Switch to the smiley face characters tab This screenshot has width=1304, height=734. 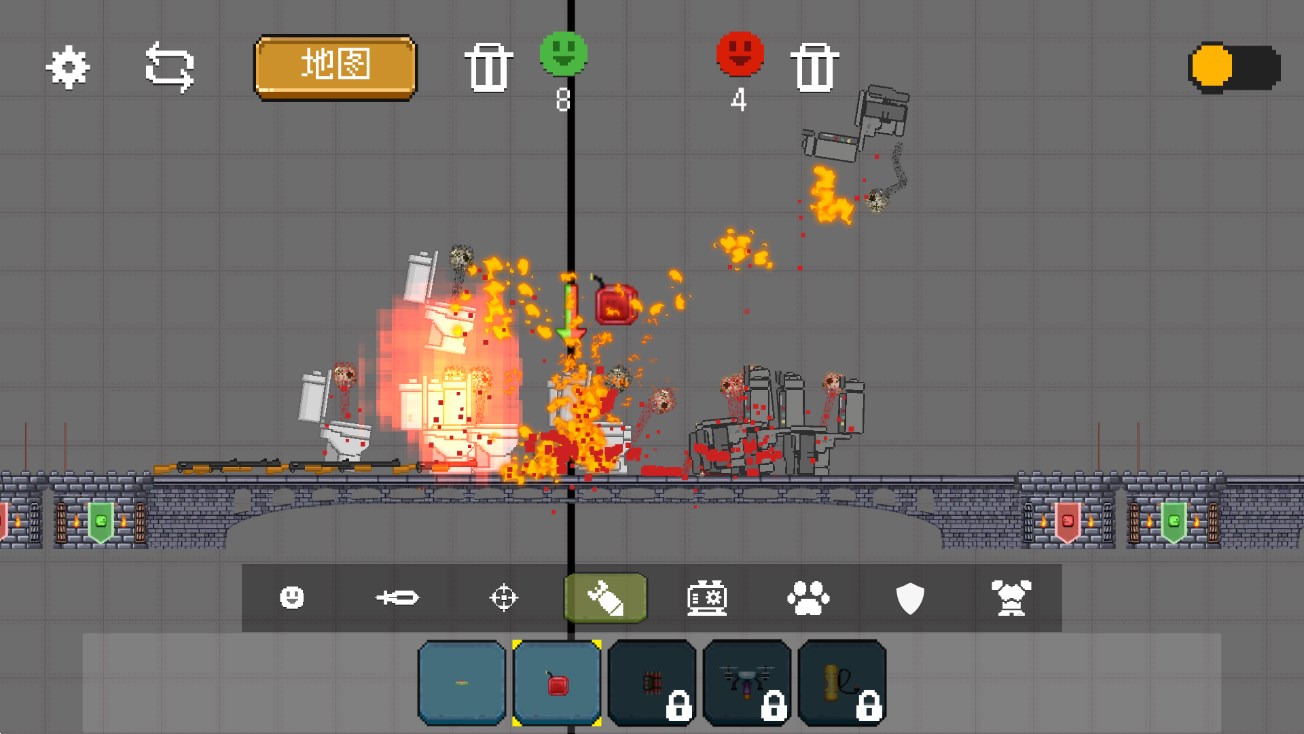(x=292, y=598)
